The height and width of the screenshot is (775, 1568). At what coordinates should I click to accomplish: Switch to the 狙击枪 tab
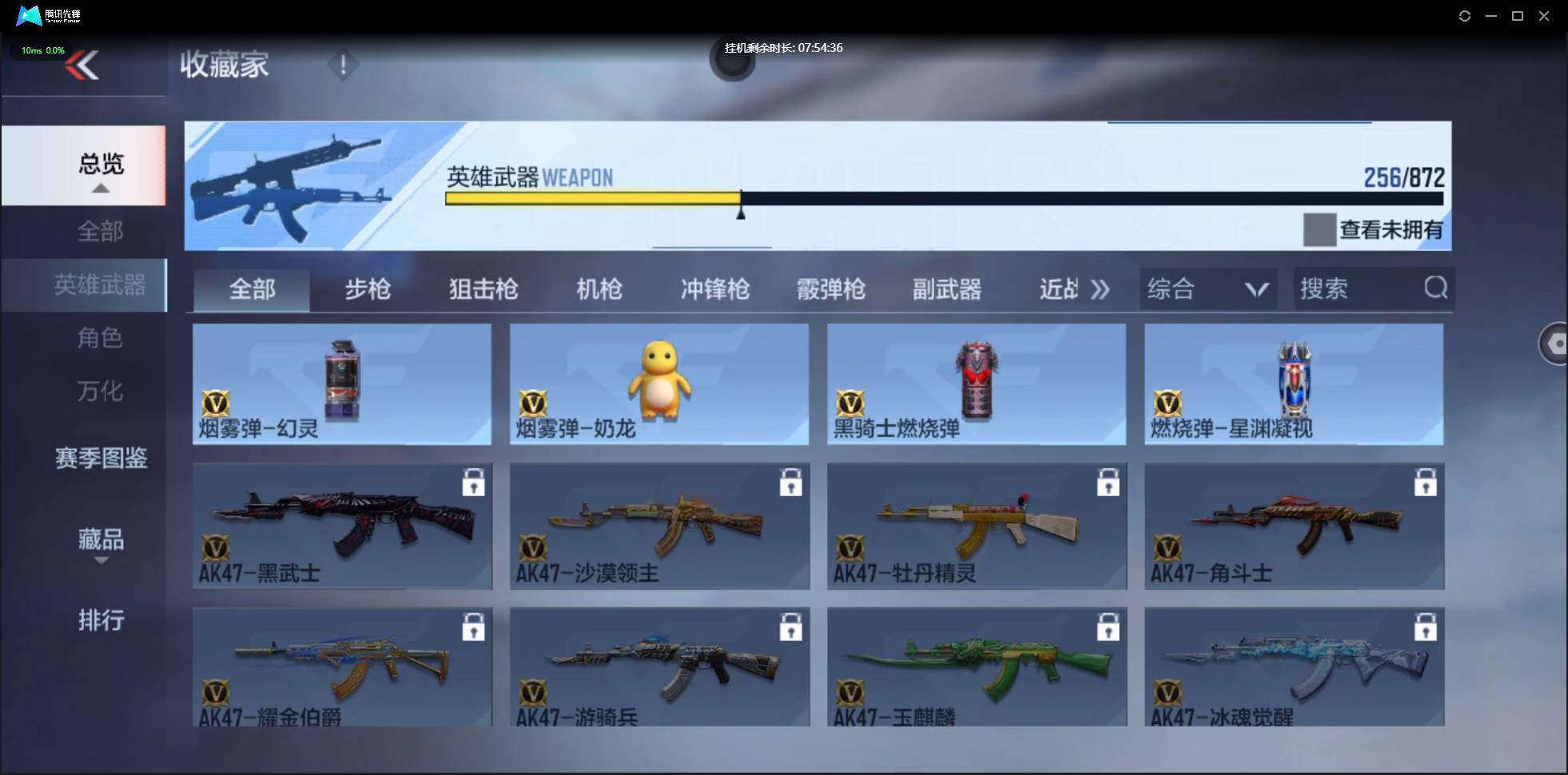pos(481,289)
